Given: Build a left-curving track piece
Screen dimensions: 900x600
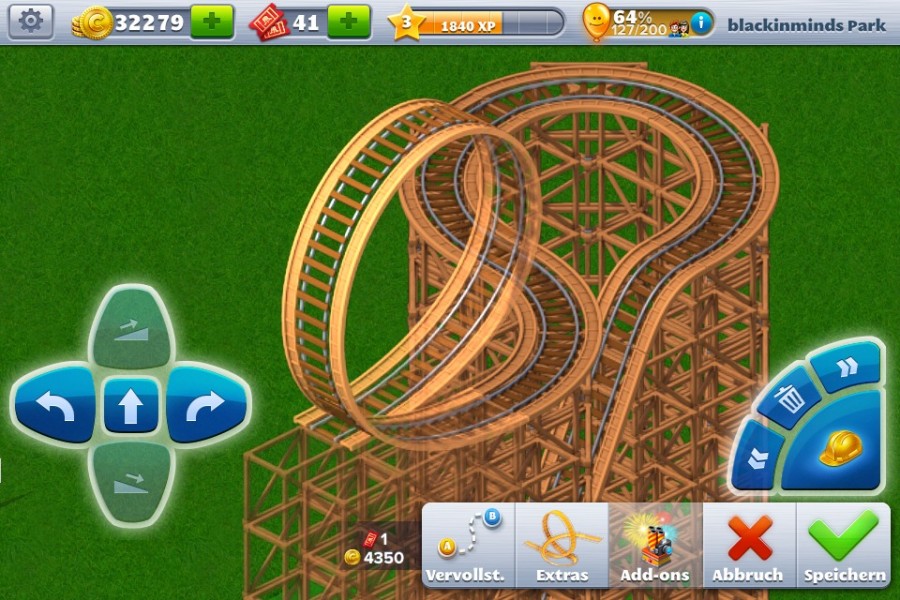Looking at the screenshot, I should (56, 403).
